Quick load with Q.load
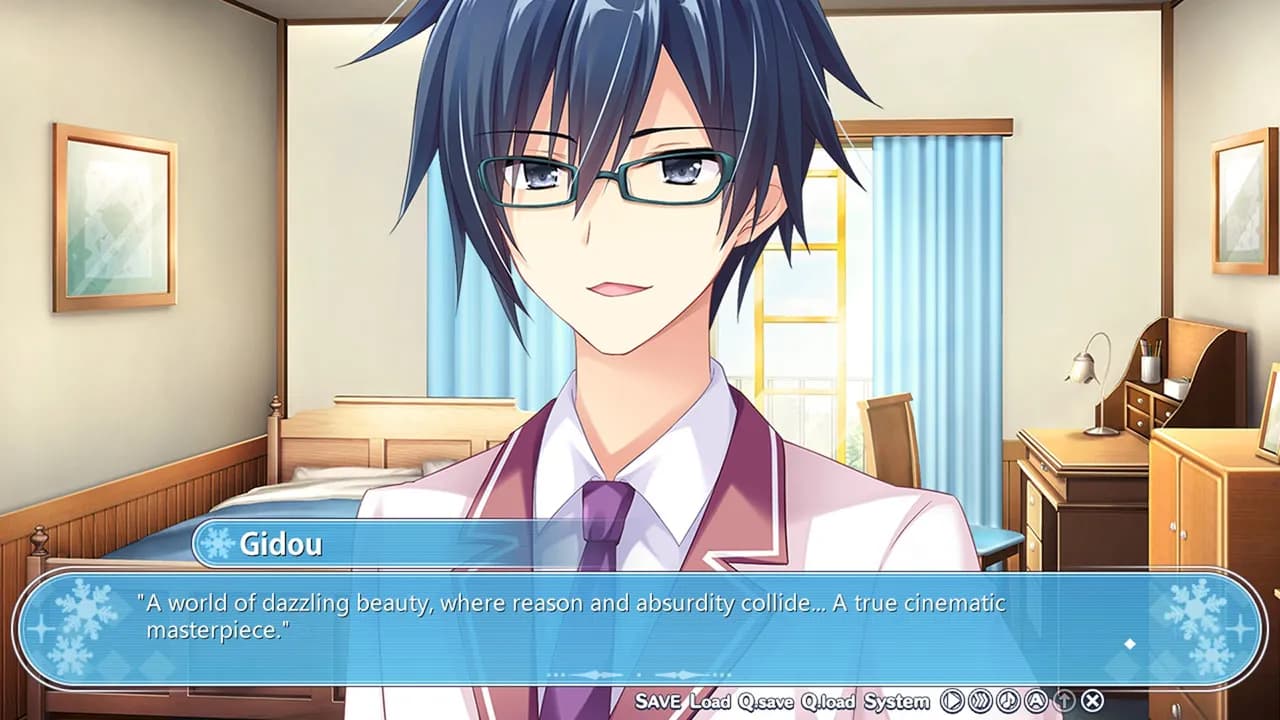 tap(828, 701)
